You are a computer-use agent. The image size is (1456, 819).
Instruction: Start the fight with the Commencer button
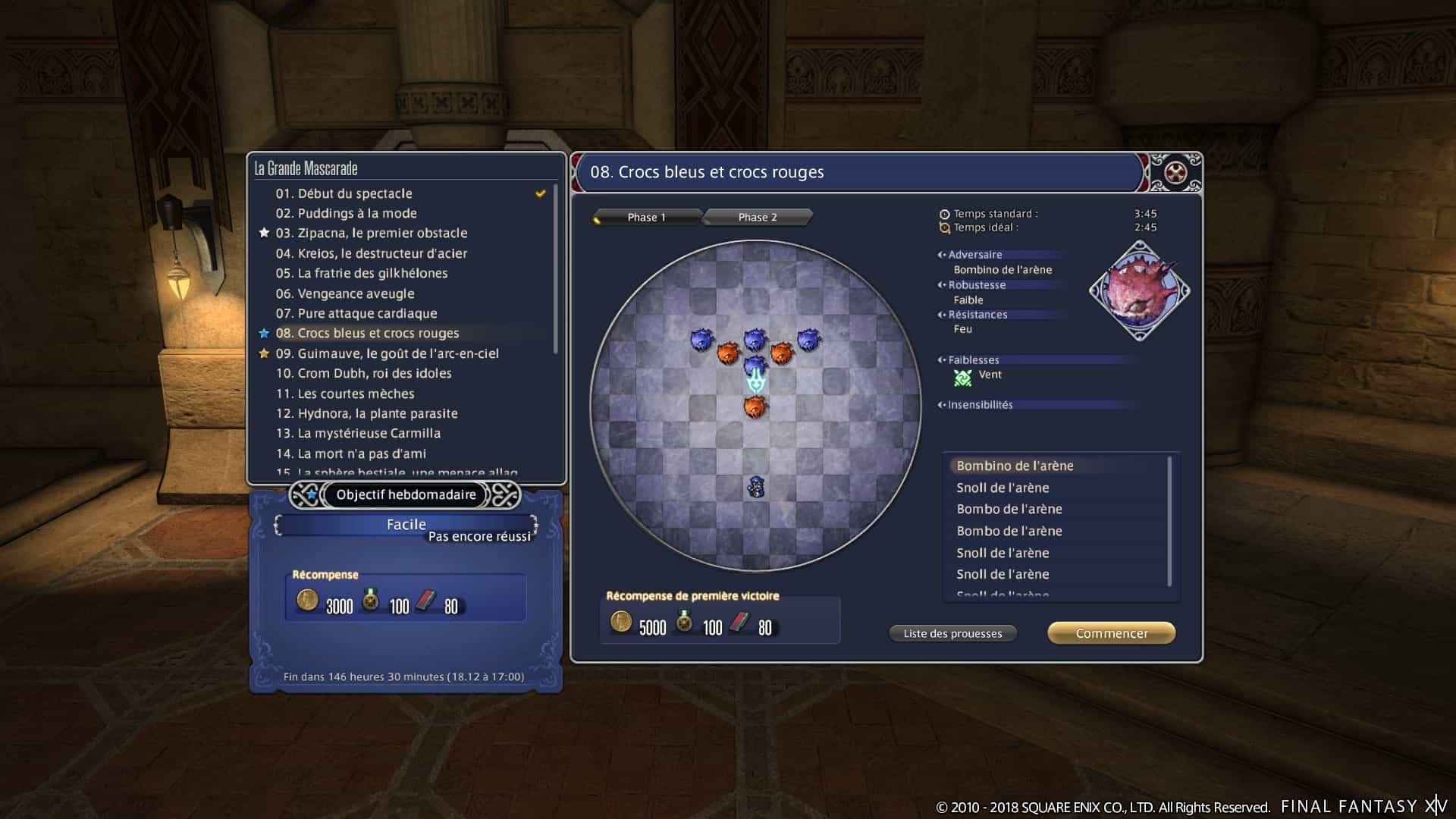pyautogui.click(x=1111, y=633)
